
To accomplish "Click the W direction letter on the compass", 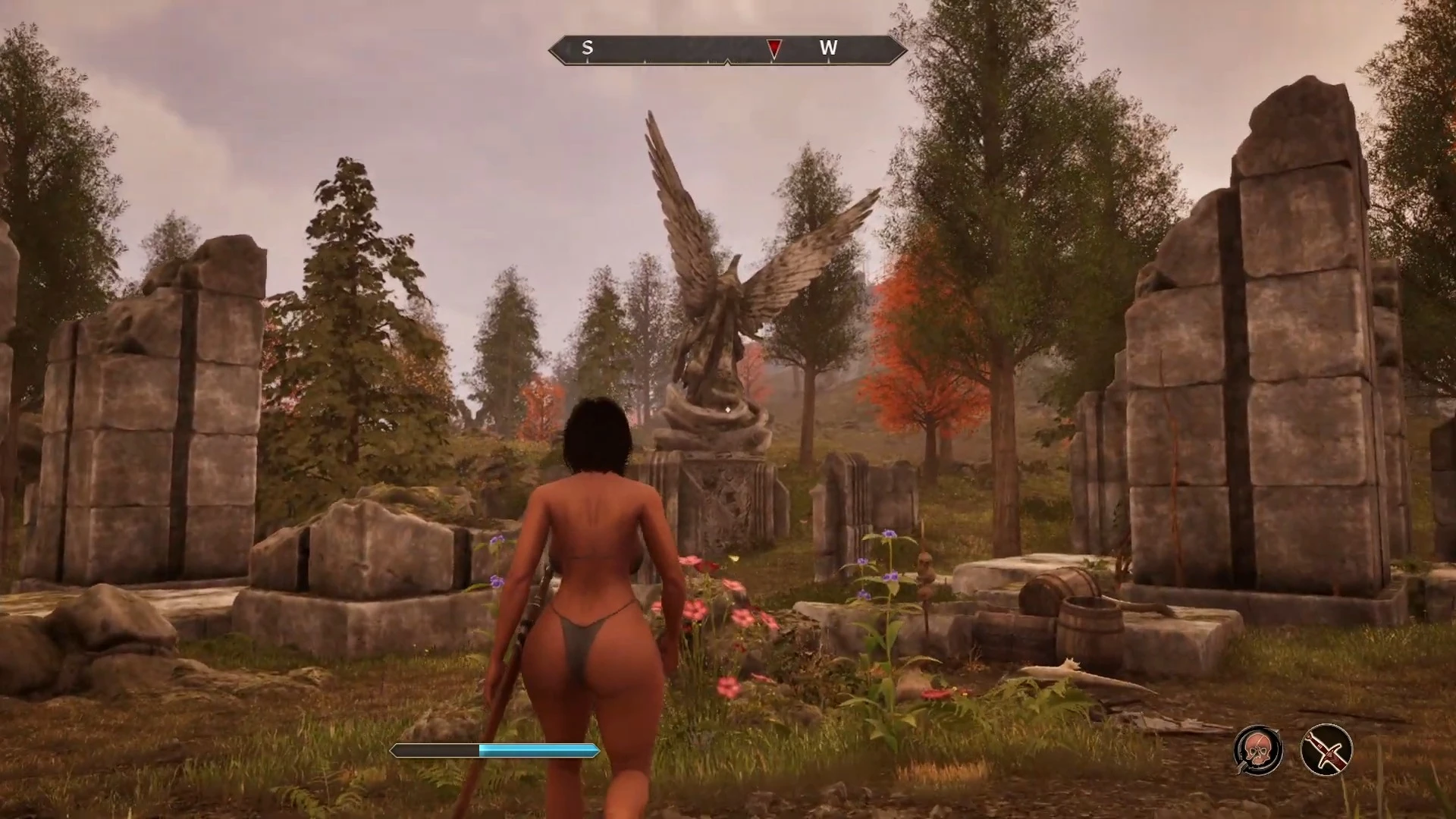I will (829, 48).
